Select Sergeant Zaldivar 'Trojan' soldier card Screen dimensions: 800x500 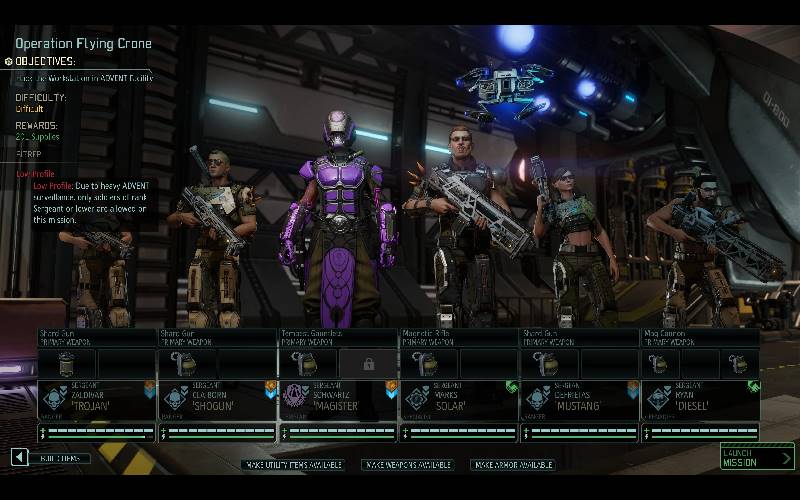[x=96, y=400]
